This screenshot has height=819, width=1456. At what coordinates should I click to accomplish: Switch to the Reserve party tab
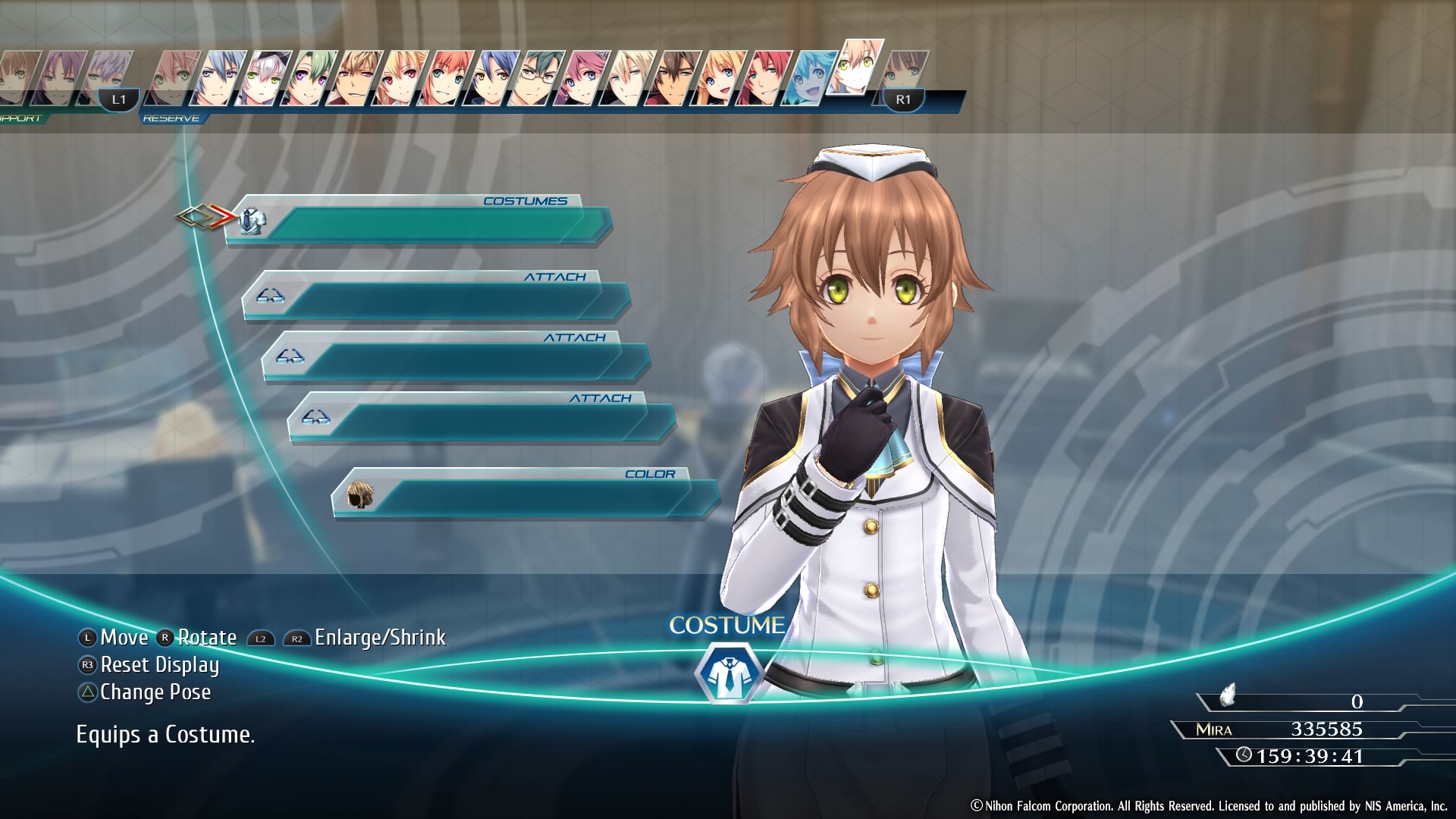coord(171,118)
